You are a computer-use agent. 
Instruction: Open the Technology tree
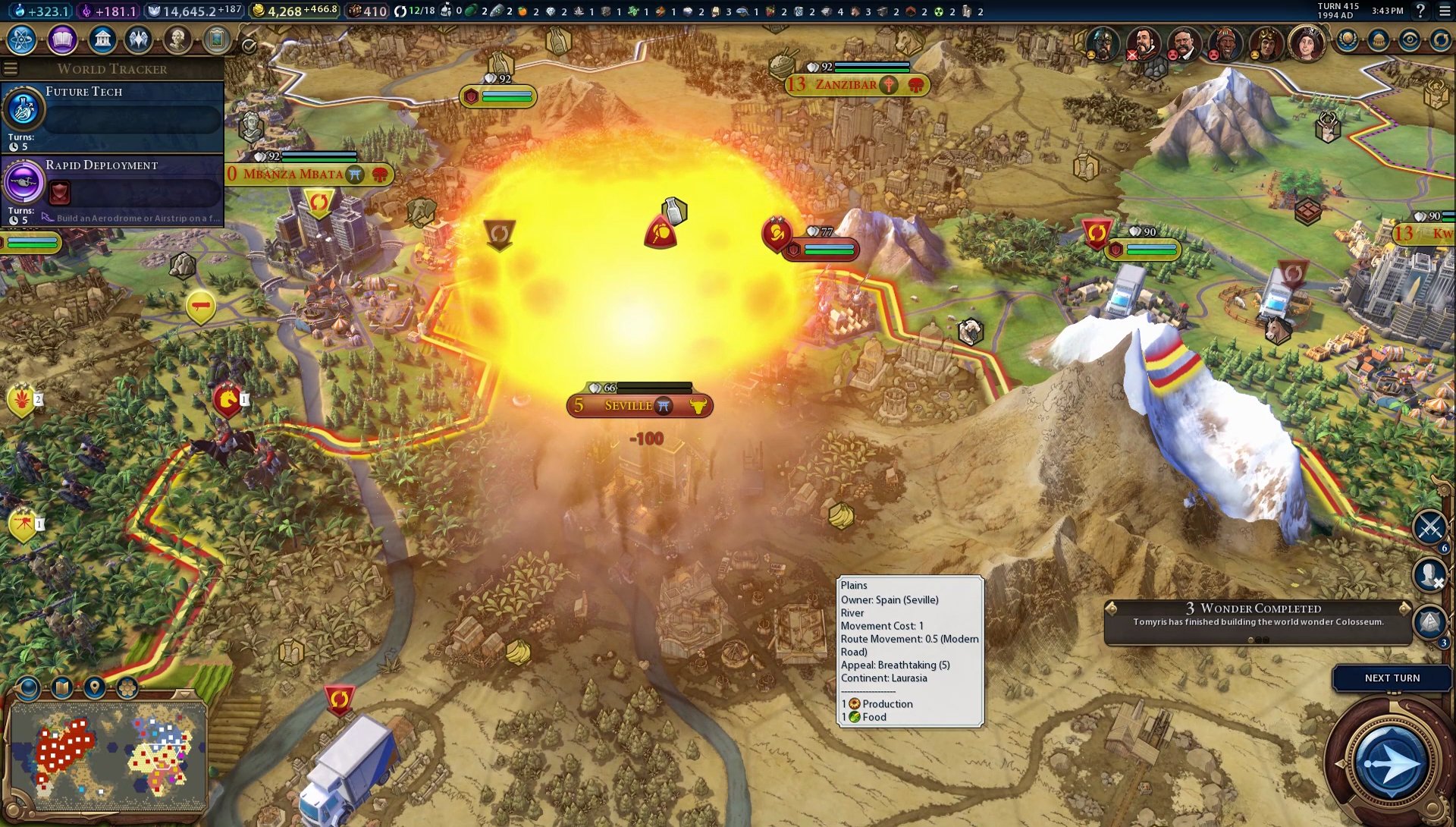[20, 41]
